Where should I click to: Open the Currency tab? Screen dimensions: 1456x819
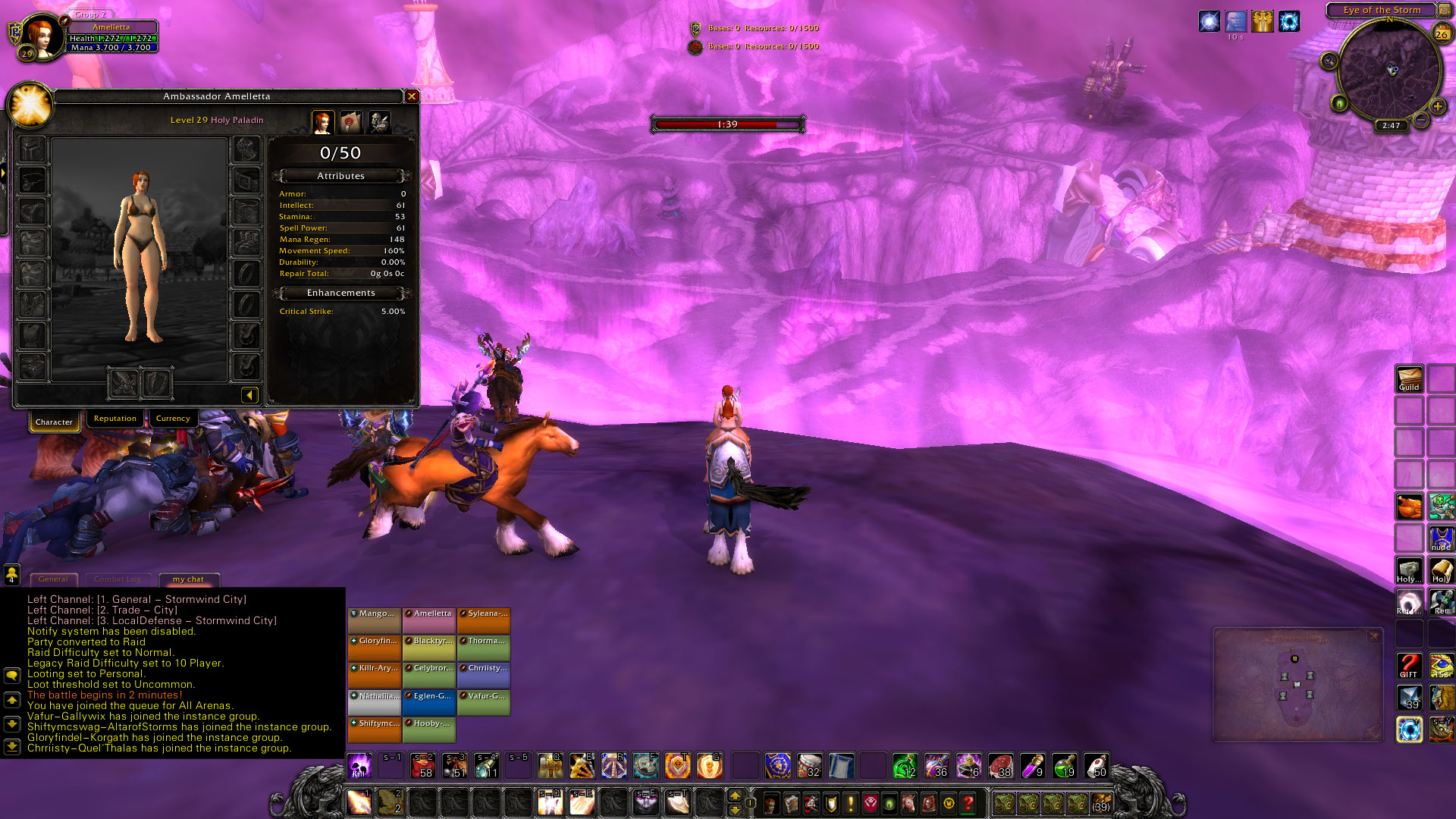click(x=173, y=419)
